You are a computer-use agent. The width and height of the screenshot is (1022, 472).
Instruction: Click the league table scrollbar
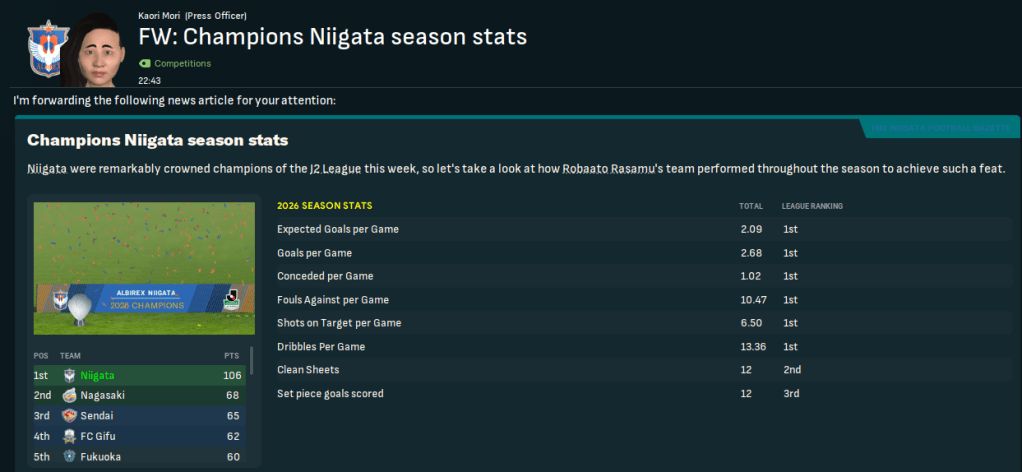(x=251, y=362)
